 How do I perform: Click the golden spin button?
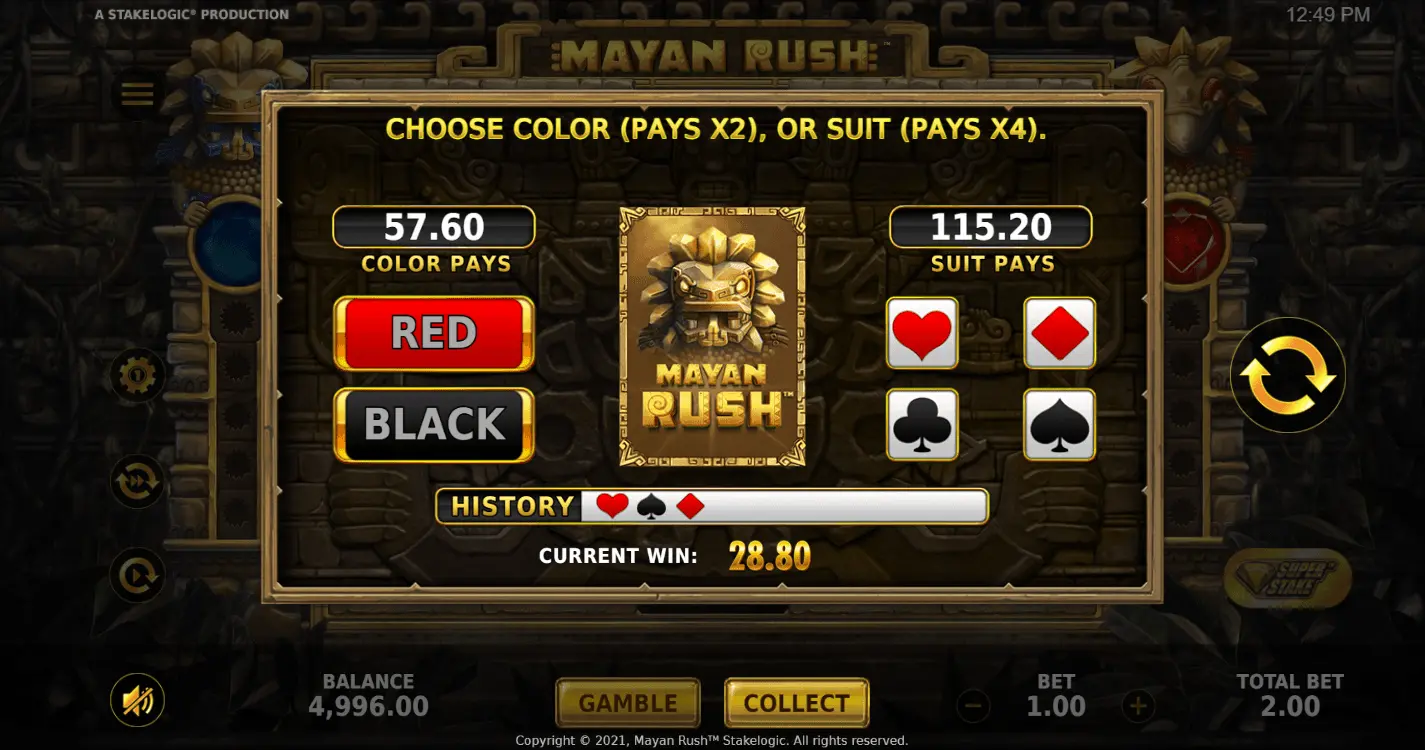click(1288, 374)
